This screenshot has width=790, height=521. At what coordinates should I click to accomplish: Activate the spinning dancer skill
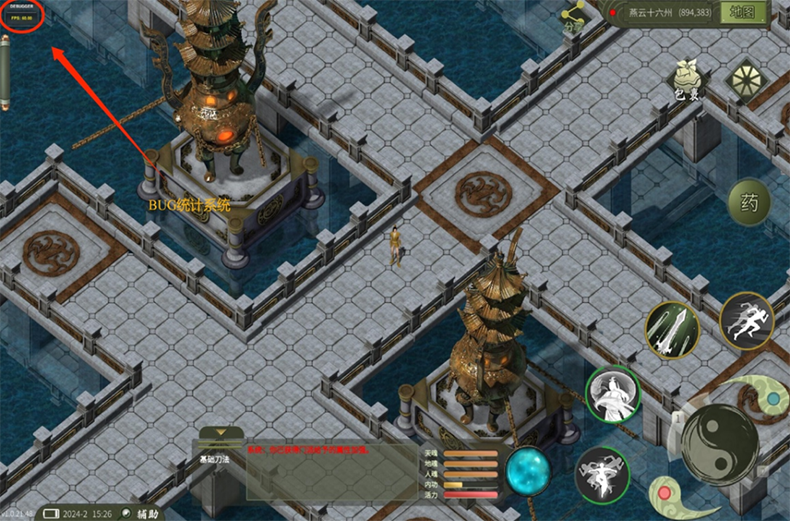[x=601, y=474]
